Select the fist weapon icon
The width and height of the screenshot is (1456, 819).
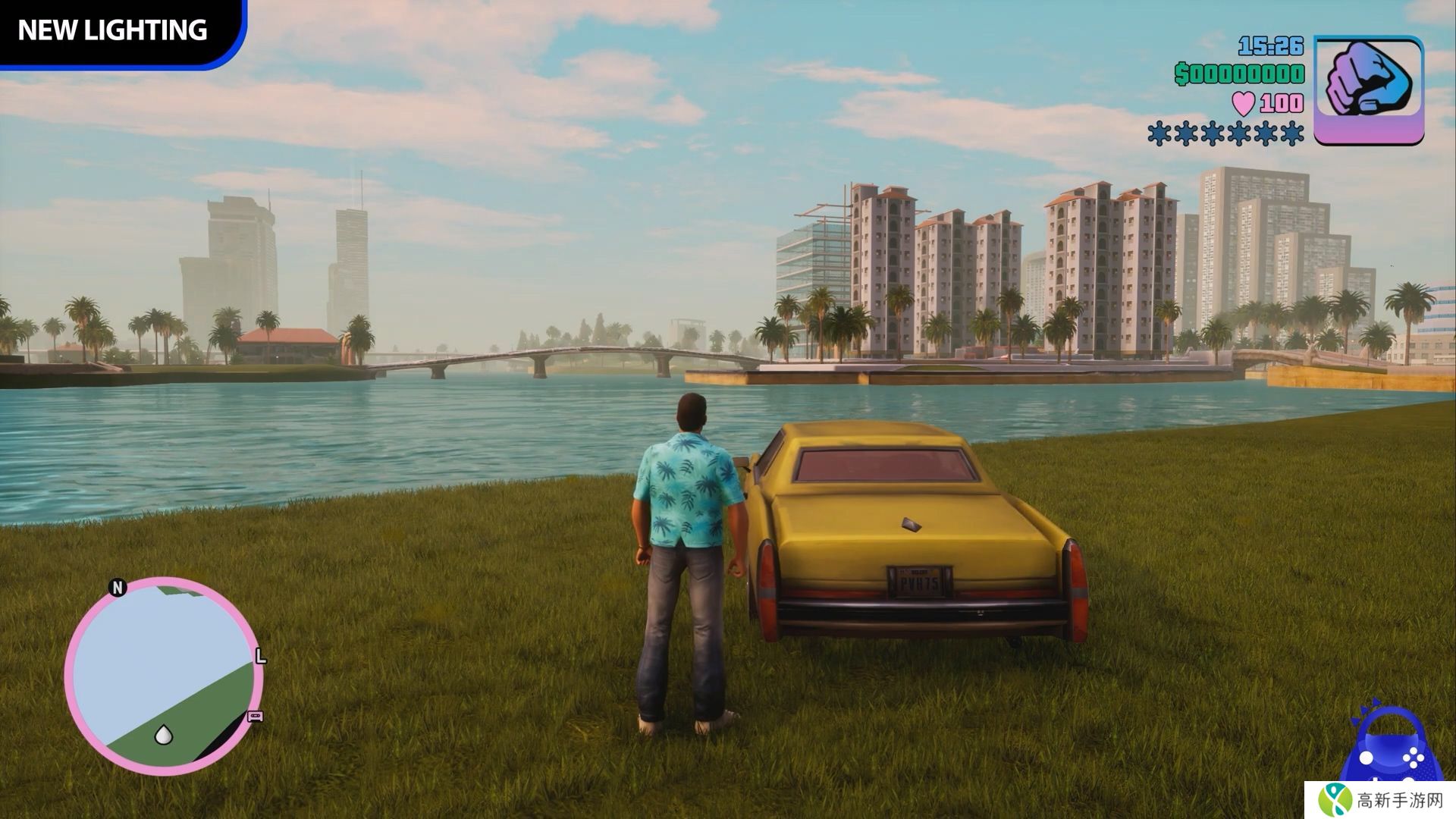1368,89
